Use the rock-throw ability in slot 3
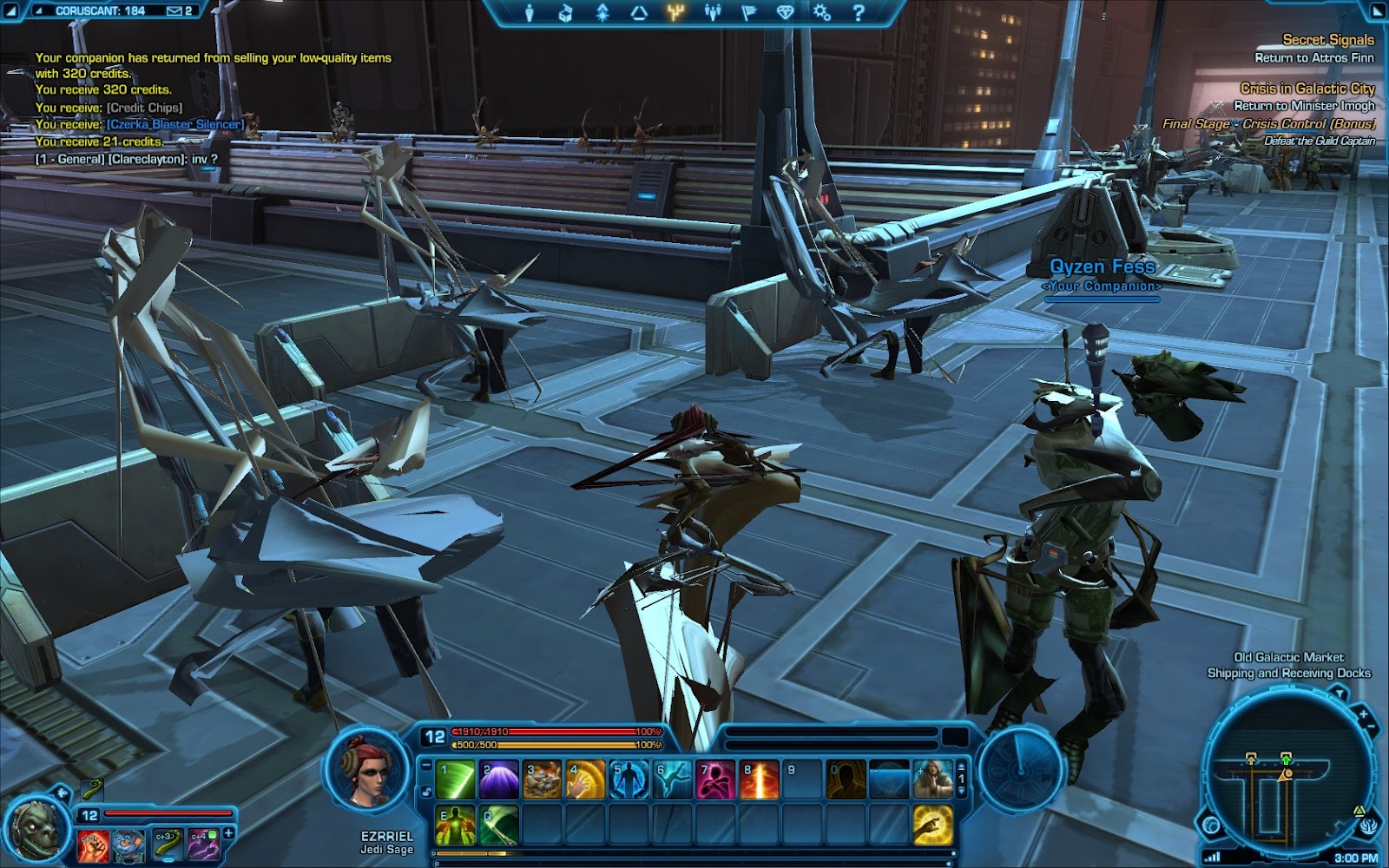 (543, 779)
